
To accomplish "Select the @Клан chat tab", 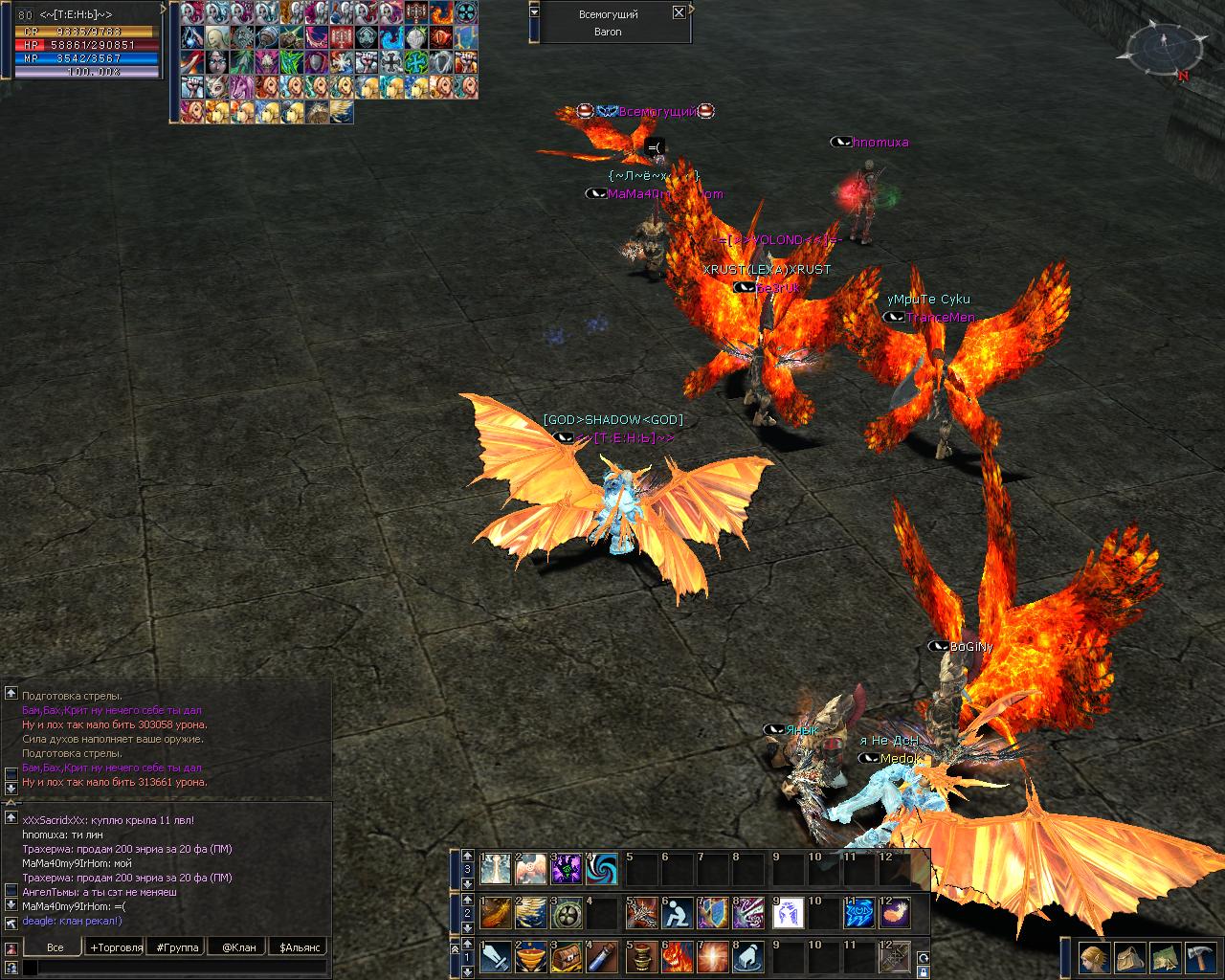I will [238, 947].
